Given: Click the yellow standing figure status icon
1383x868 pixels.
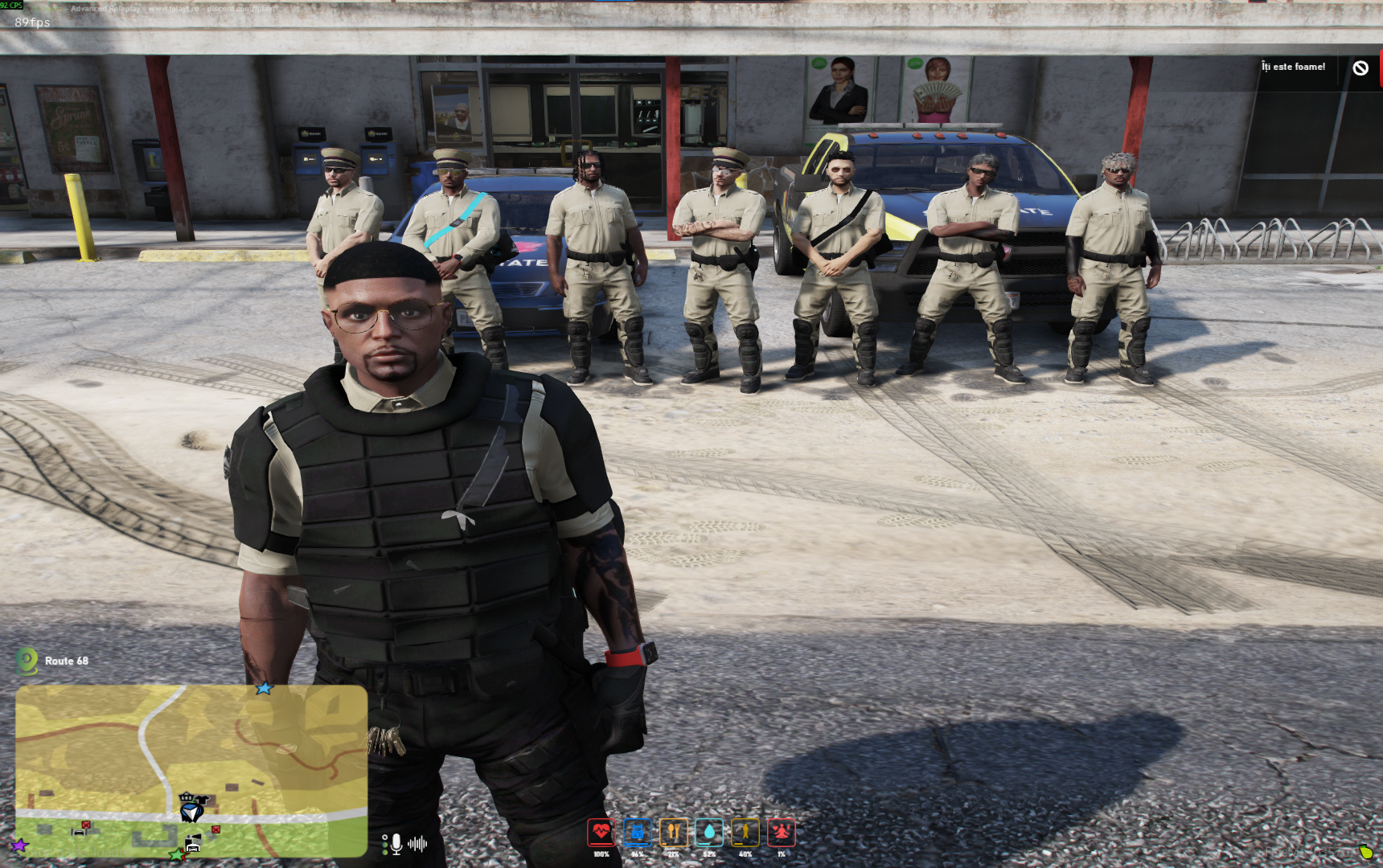Looking at the screenshot, I should point(745,833).
